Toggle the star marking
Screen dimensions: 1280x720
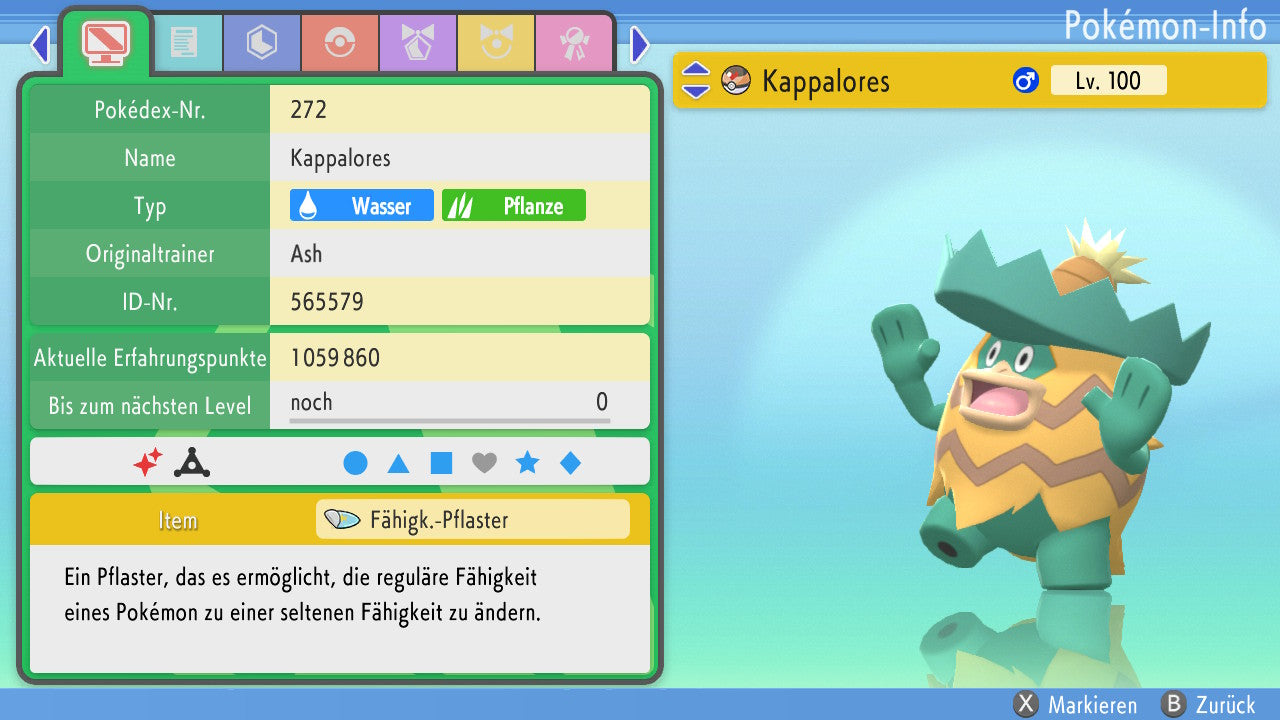527,463
